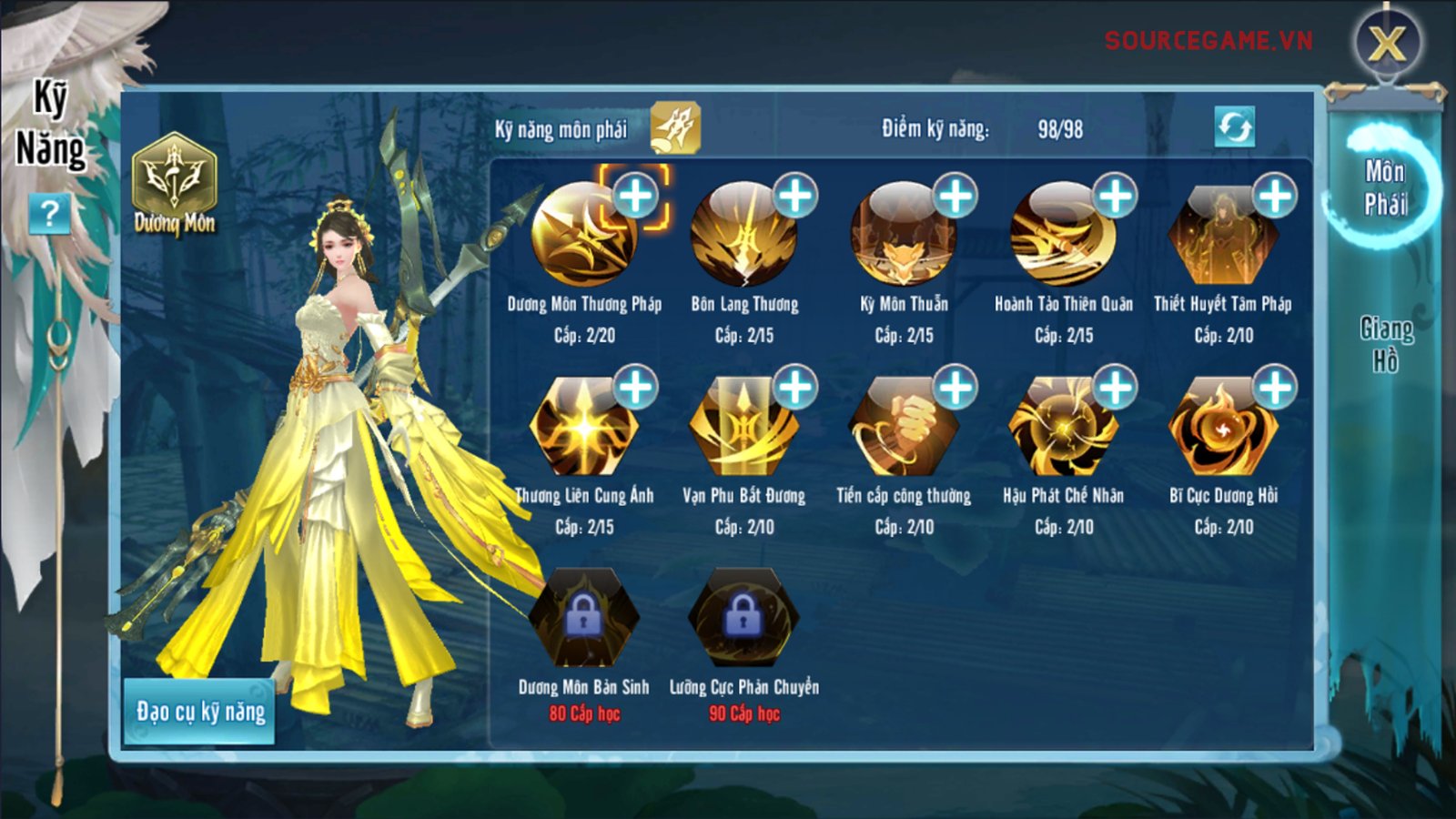The image size is (1456, 819).
Task: Open Đạo cụ kỹ năng panel
Action: click(x=200, y=712)
